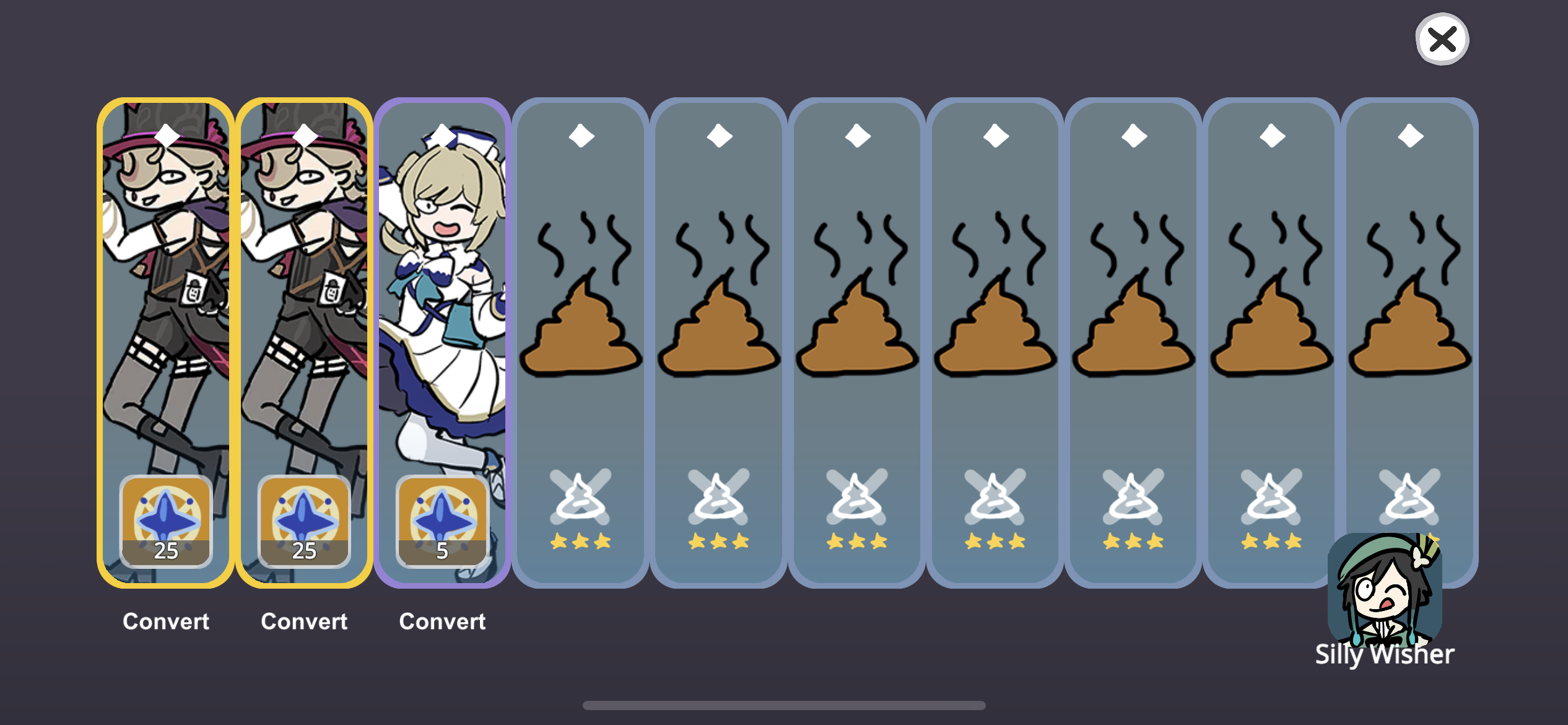Tap the Starglitter icon on the Barbara card
Image resolution: width=1568 pixels, height=725 pixels.
pos(442,524)
